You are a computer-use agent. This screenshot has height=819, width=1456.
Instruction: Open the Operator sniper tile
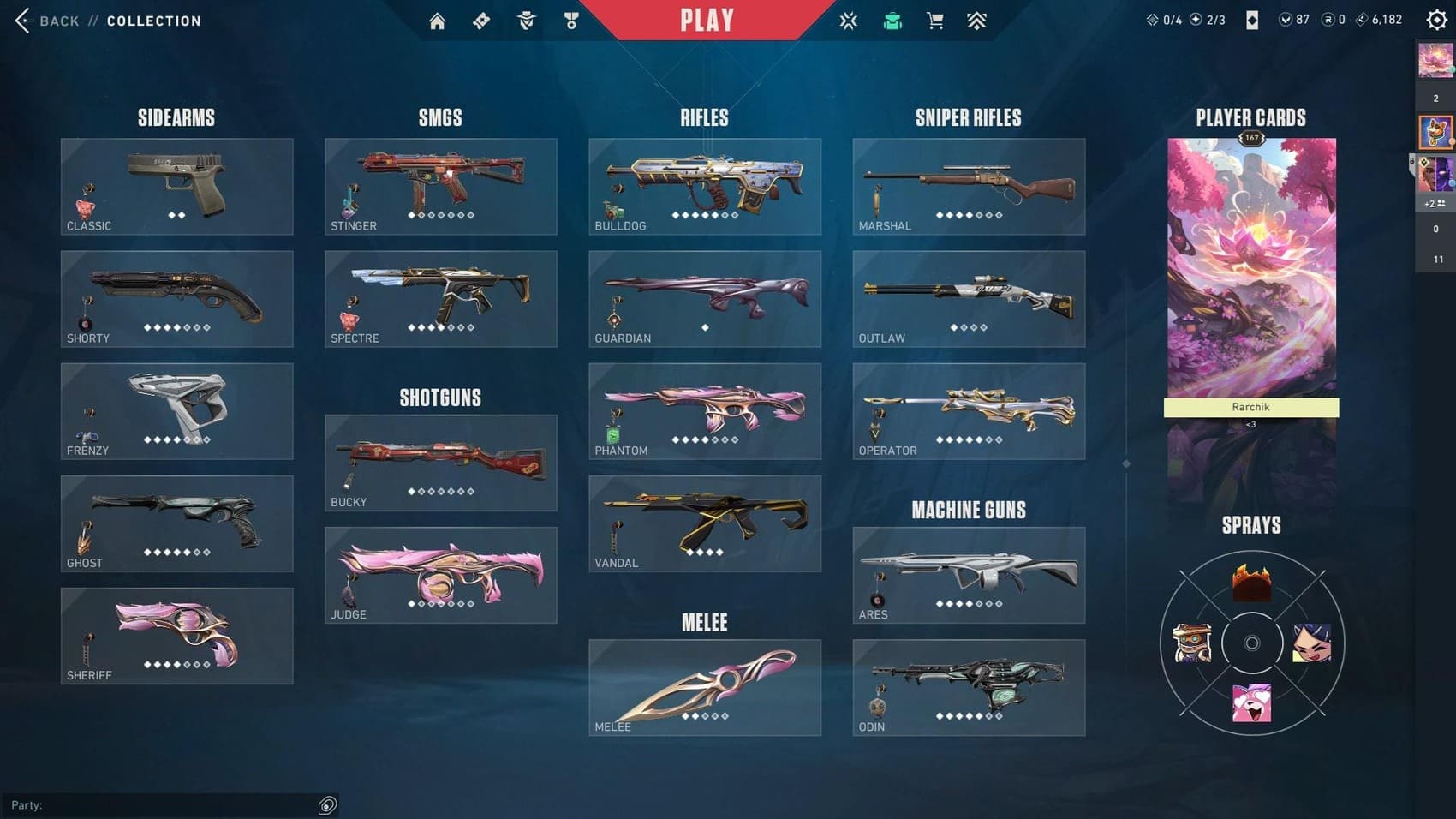coord(969,411)
